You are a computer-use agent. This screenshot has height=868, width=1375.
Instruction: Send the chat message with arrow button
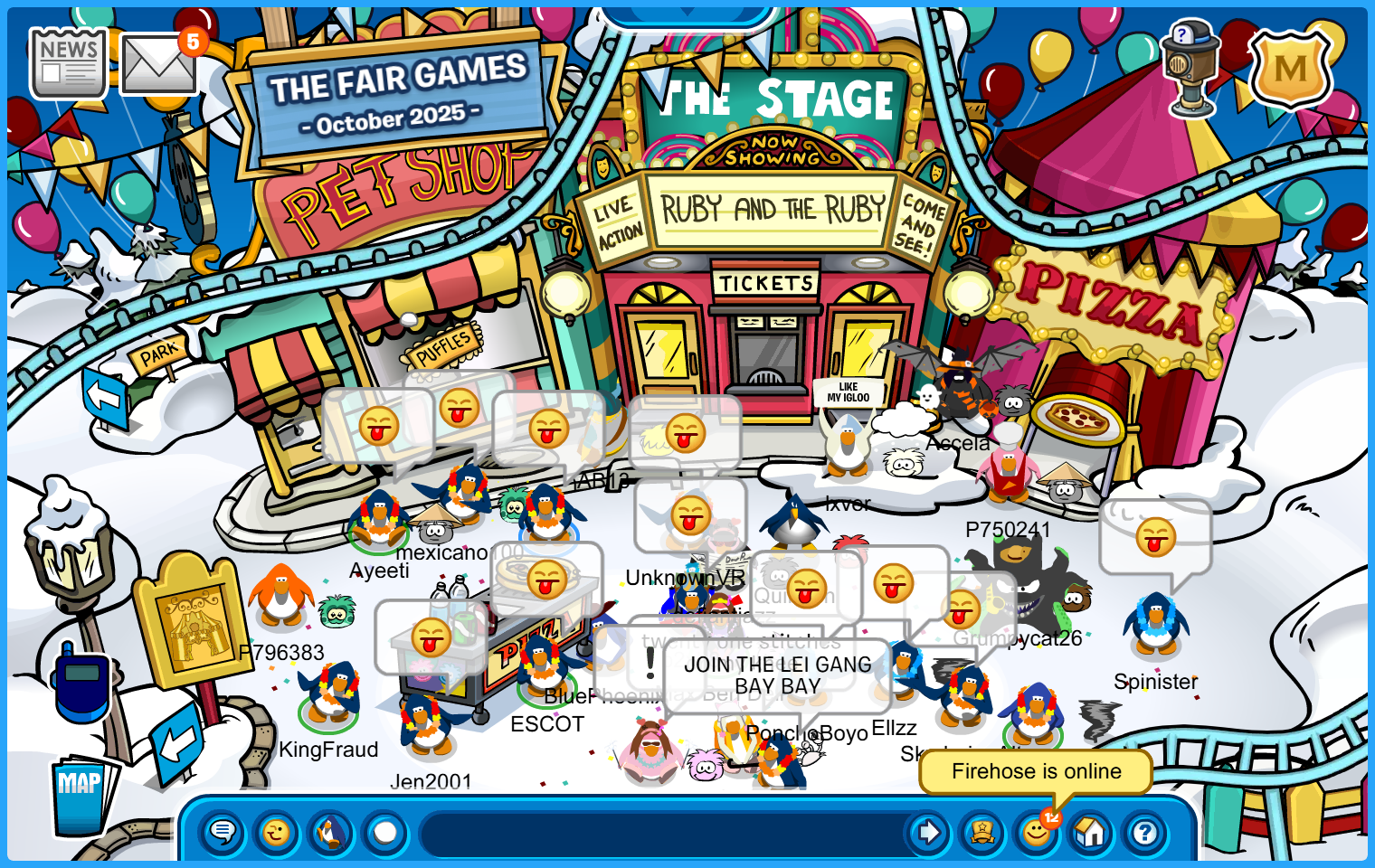[928, 832]
